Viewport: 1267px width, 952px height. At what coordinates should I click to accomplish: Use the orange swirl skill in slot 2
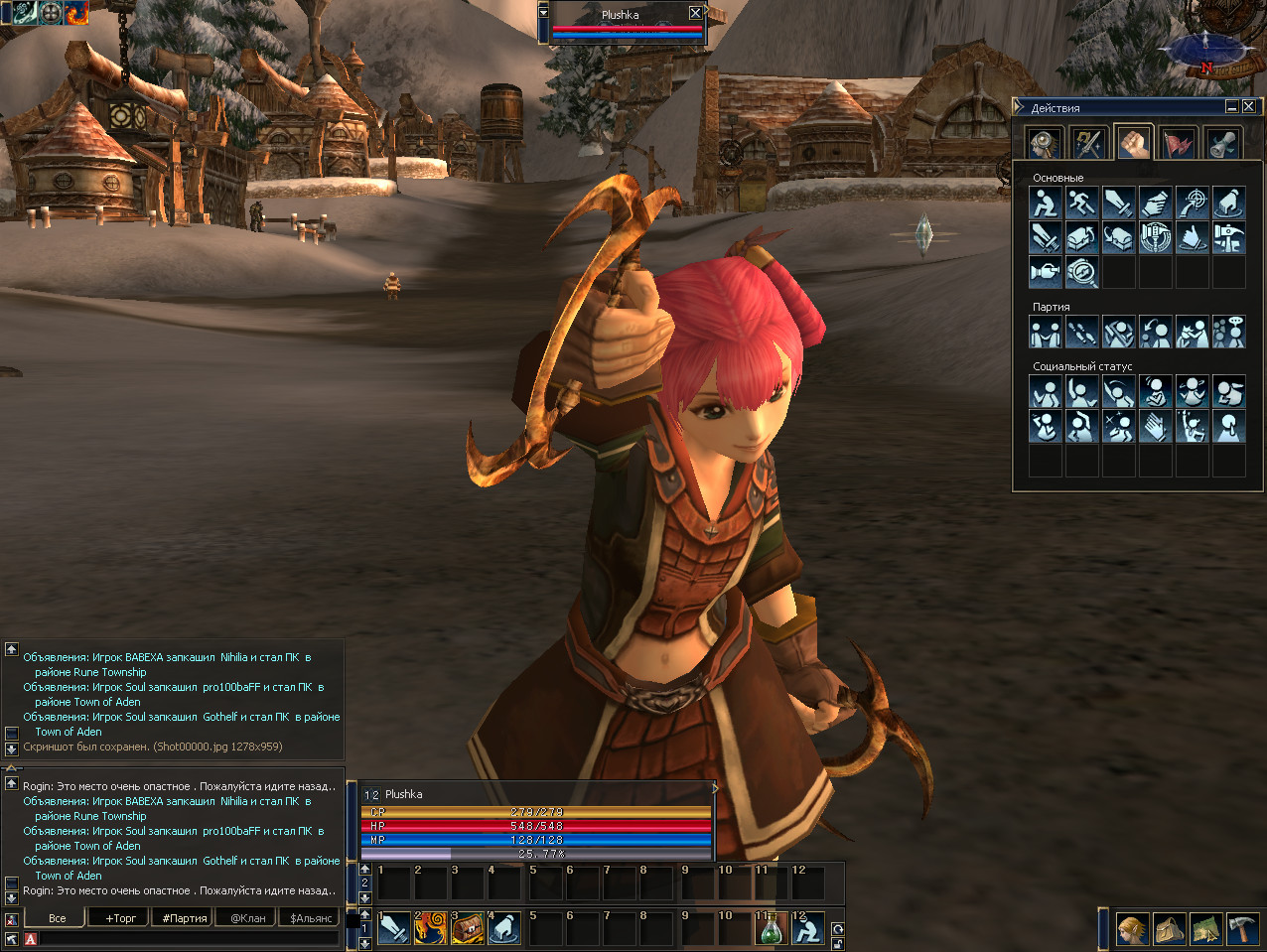[431, 929]
